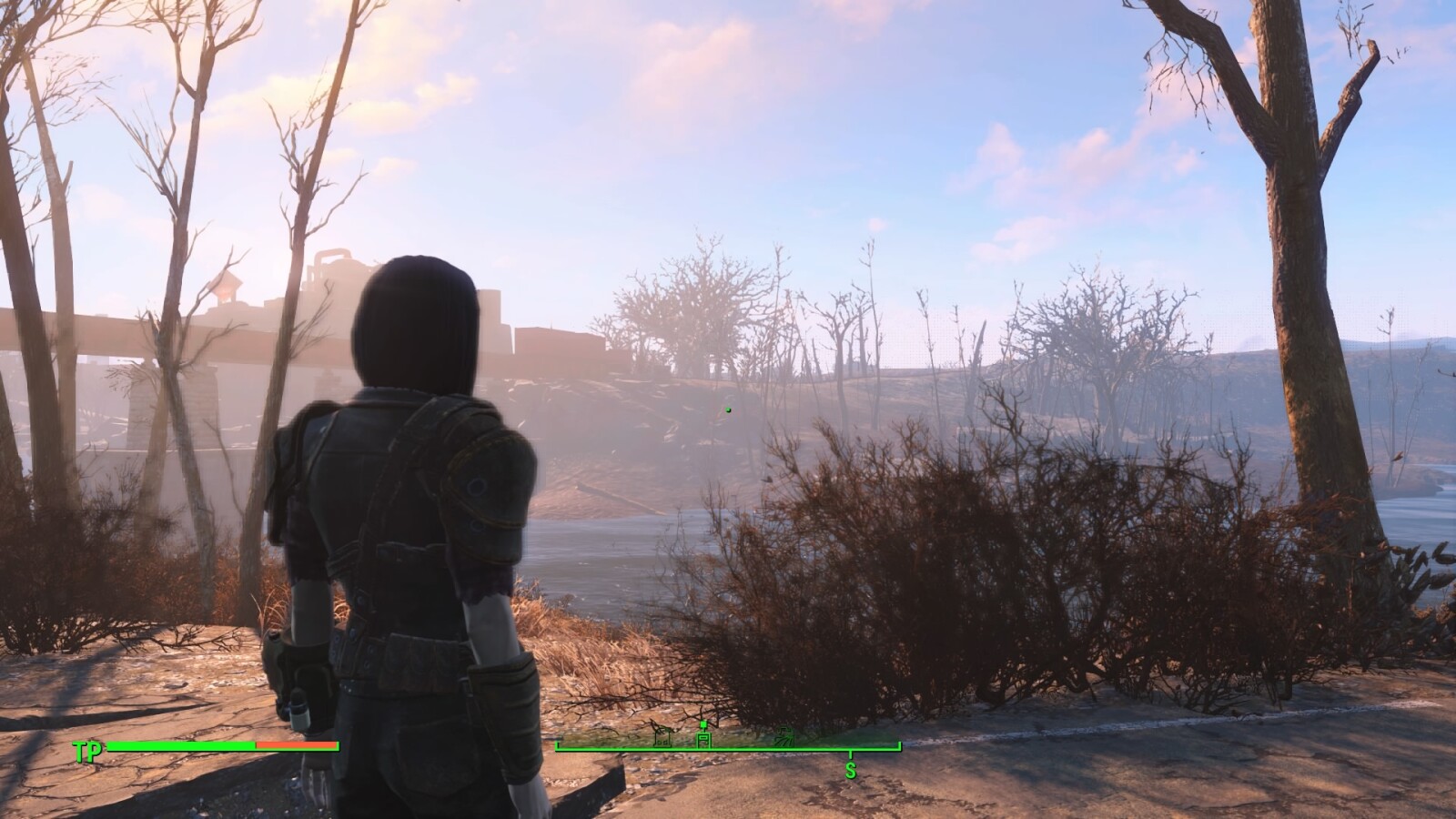Screen dimensions: 1456x819
Task: Click the left end bracket of the compass
Action: (x=556, y=748)
